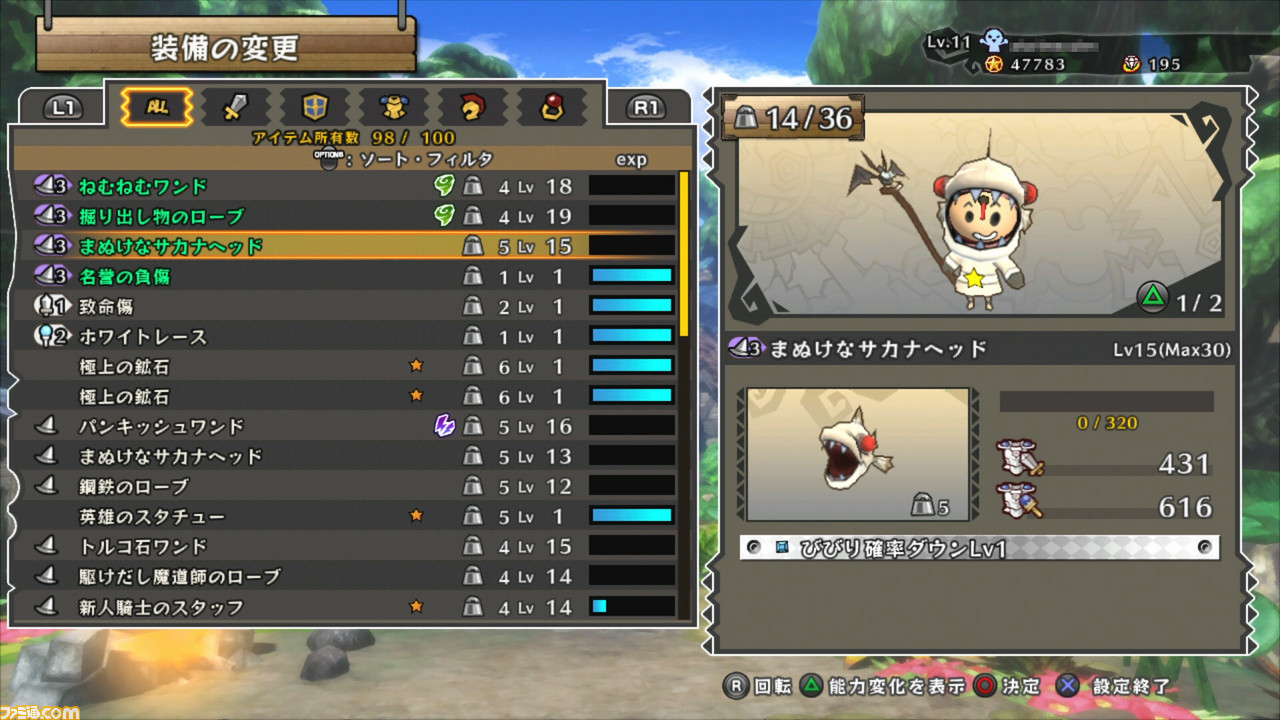The image size is (1280, 720).
Task: Open the ring accessory category tab
Action: click(x=551, y=106)
